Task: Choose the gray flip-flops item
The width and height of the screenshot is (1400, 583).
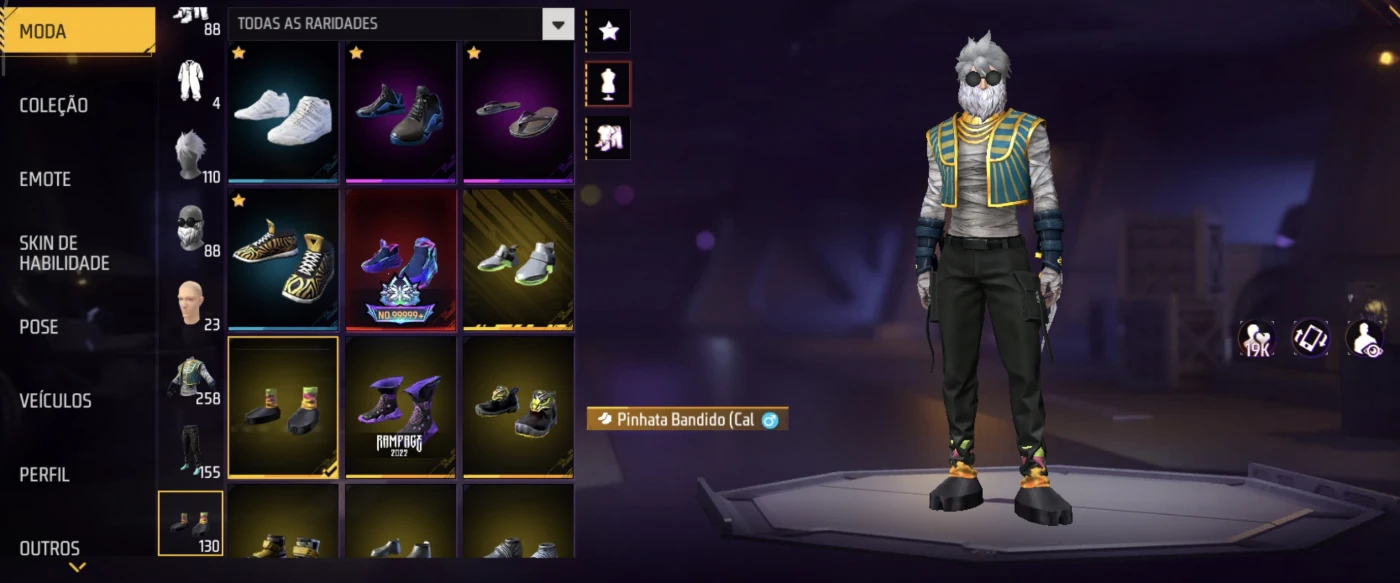Action: [517, 111]
